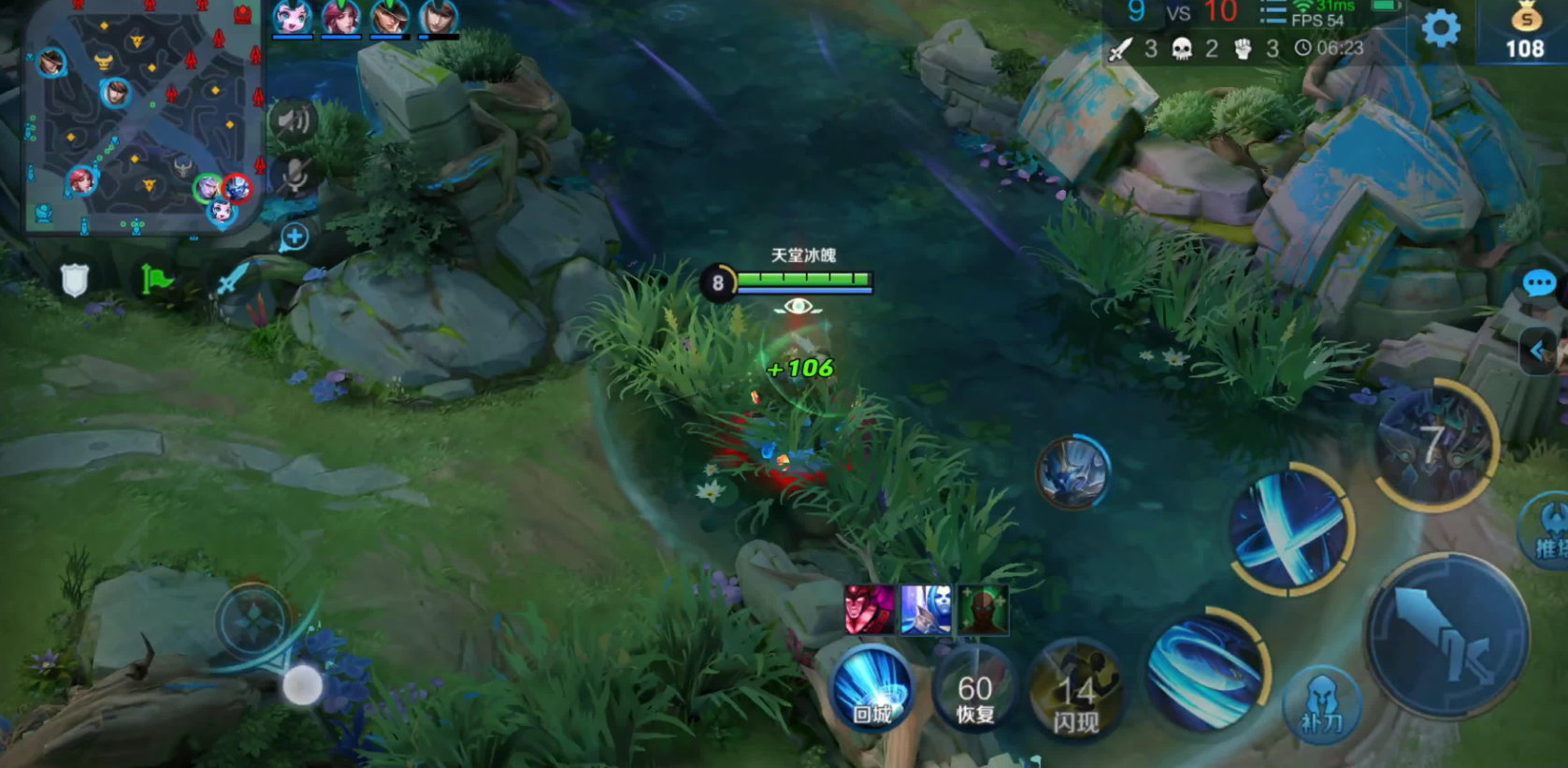Open the settings gear menu
This screenshot has width=1568, height=768.
click(x=1440, y=30)
